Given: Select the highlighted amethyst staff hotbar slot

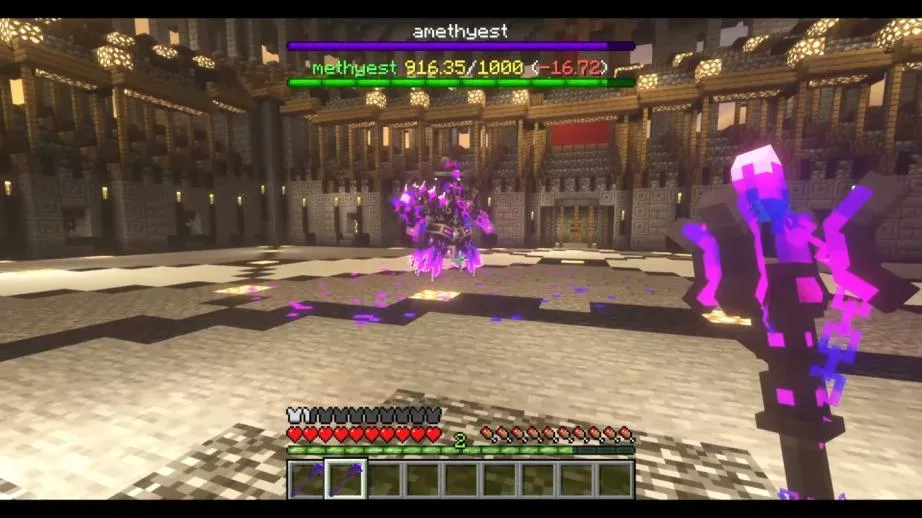Looking at the screenshot, I should (x=345, y=479).
